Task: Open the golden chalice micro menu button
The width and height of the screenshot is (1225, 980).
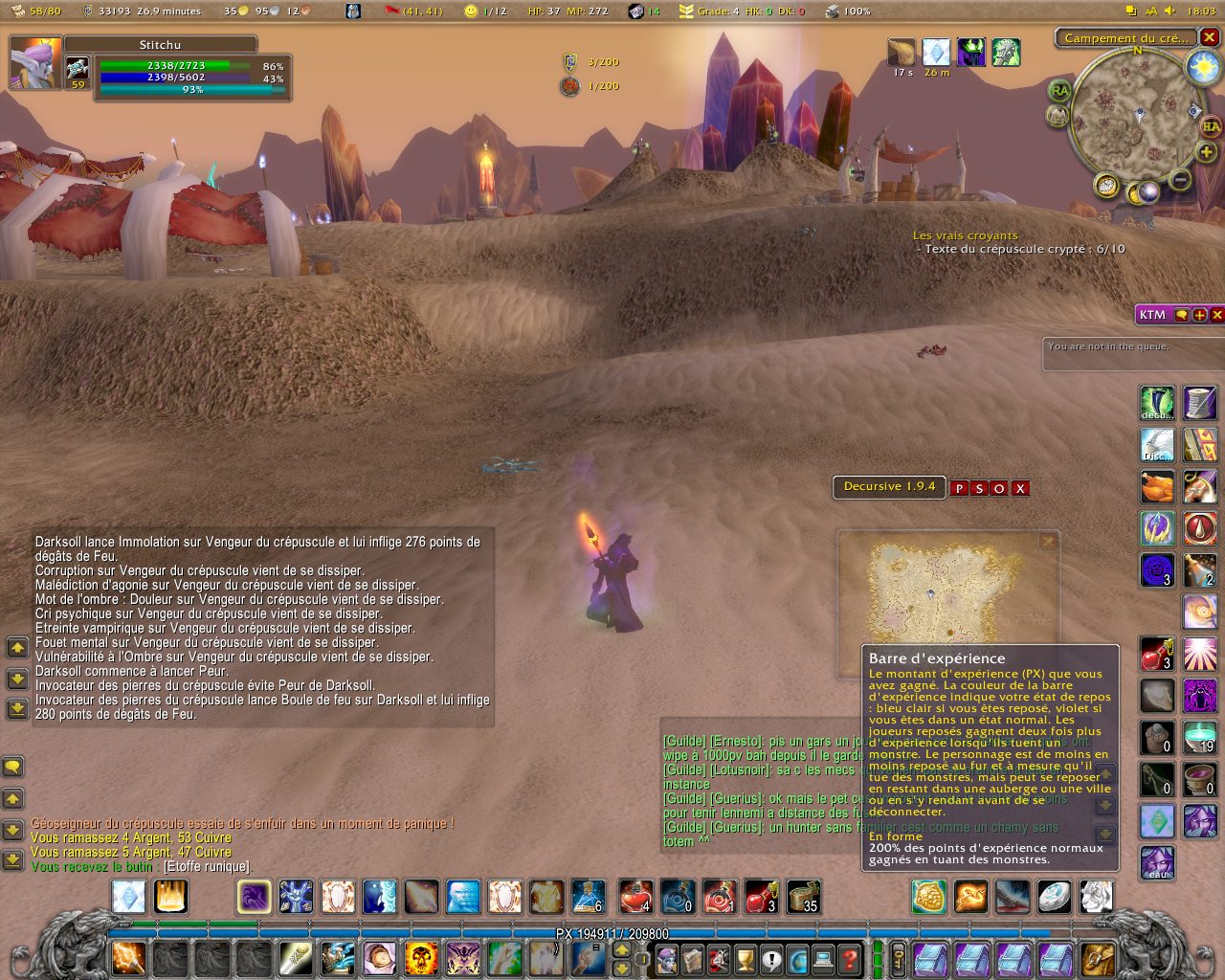Action: pyautogui.click(x=745, y=958)
